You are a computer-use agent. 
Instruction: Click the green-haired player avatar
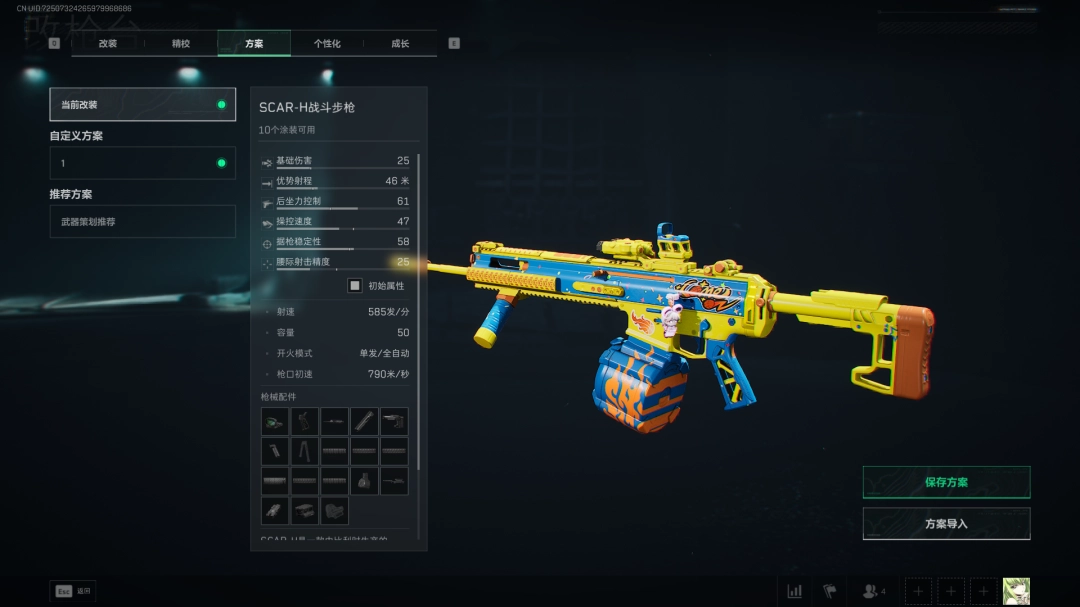pyautogui.click(x=1016, y=591)
